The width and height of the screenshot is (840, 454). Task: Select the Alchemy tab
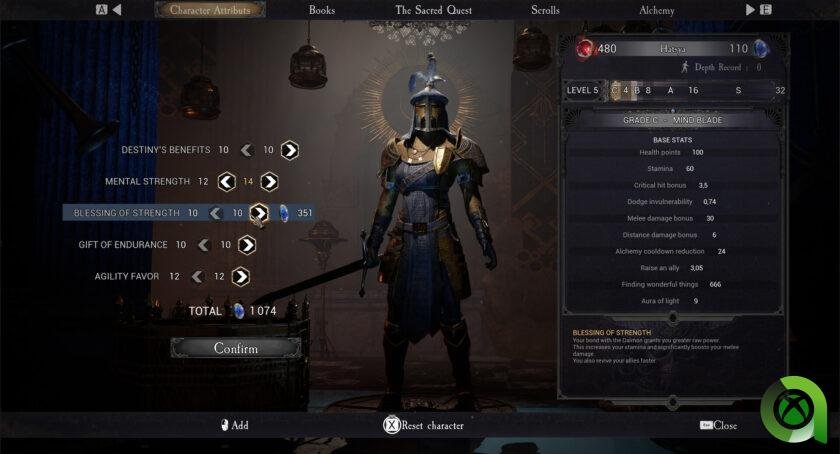tap(657, 10)
